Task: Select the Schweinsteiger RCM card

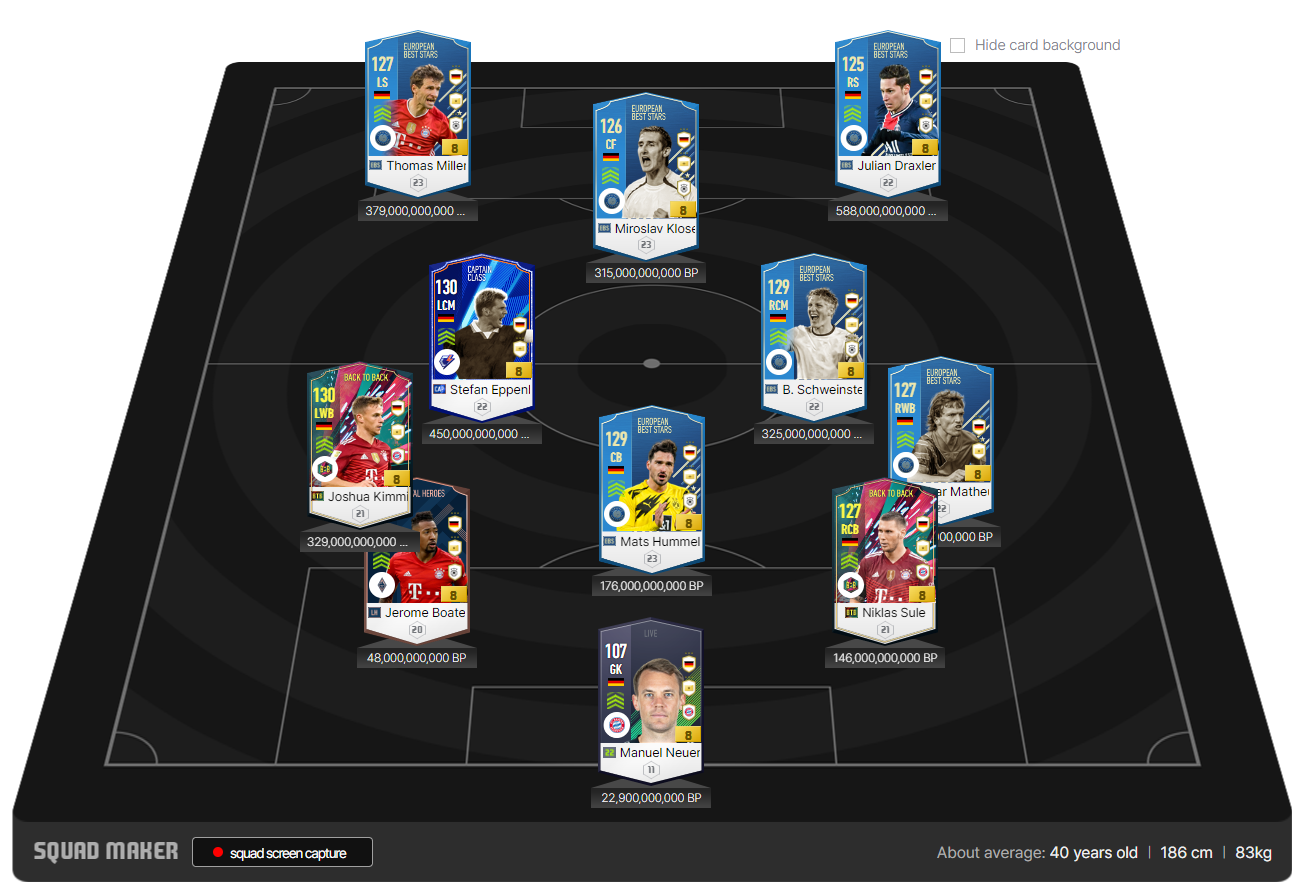Action: [x=813, y=335]
